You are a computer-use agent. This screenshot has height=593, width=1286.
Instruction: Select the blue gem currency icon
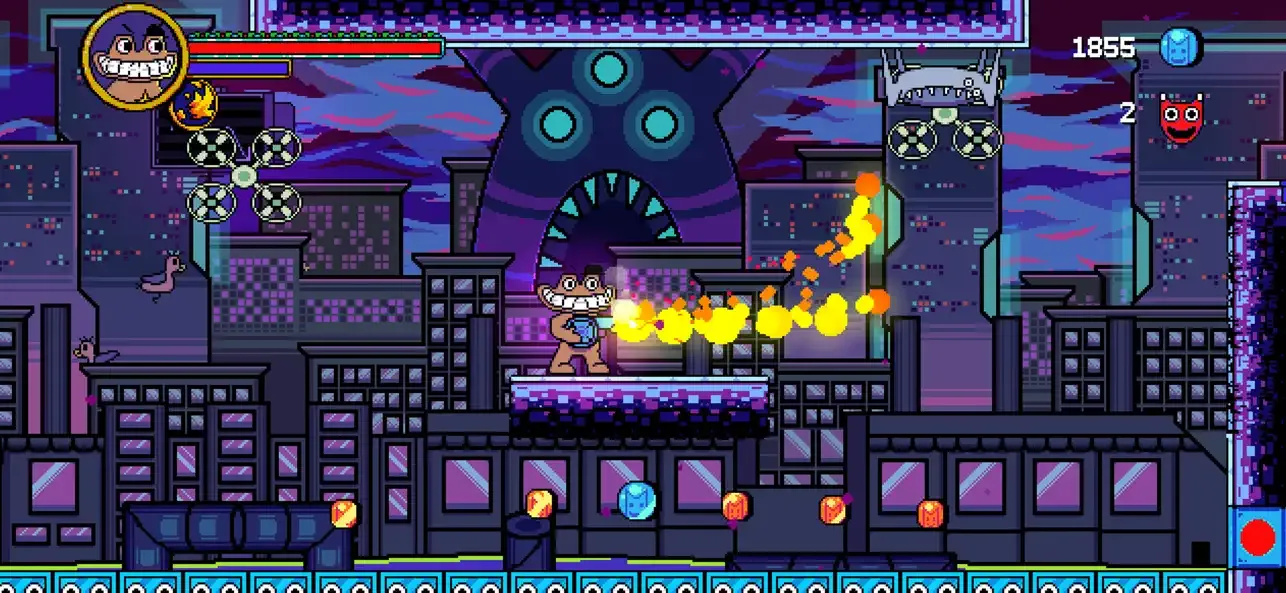pyautogui.click(x=1179, y=47)
